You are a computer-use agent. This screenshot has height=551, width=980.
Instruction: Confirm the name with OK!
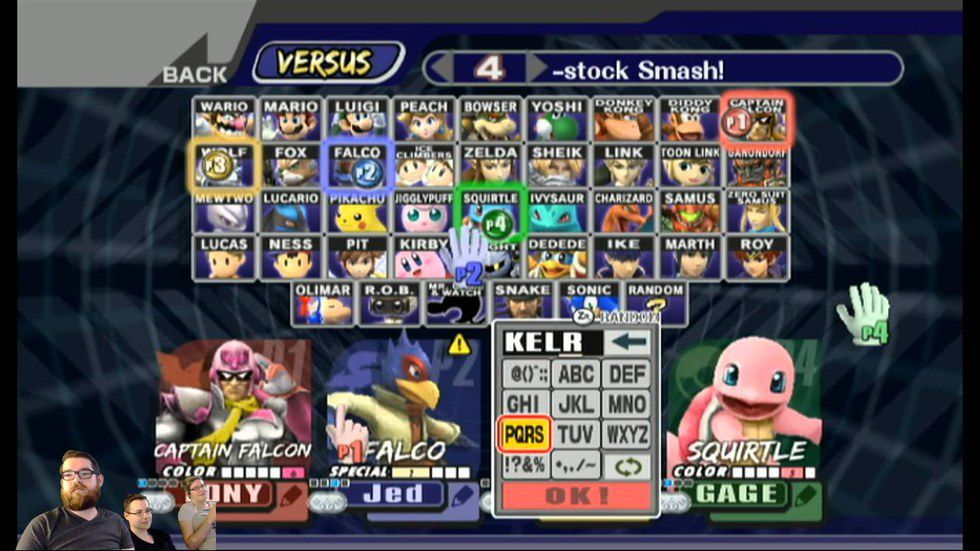(x=575, y=496)
